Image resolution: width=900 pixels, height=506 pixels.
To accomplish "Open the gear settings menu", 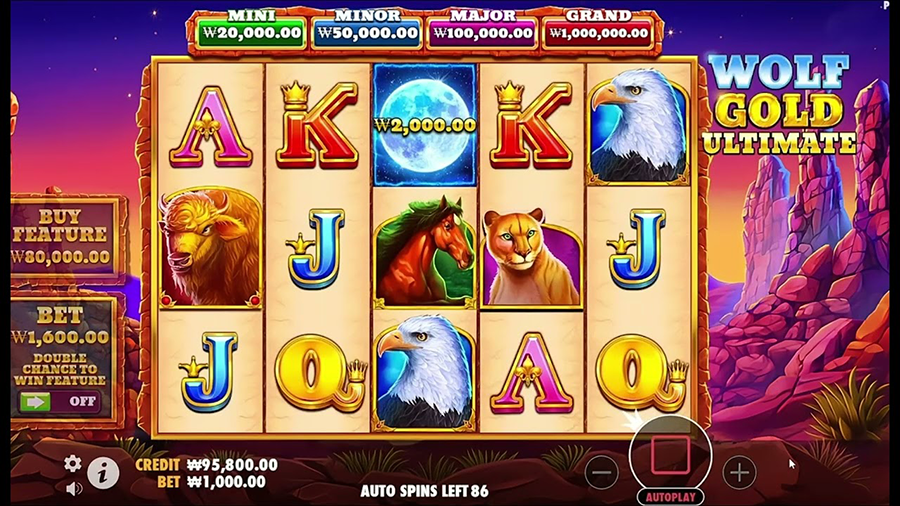I will click(x=73, y=463).
